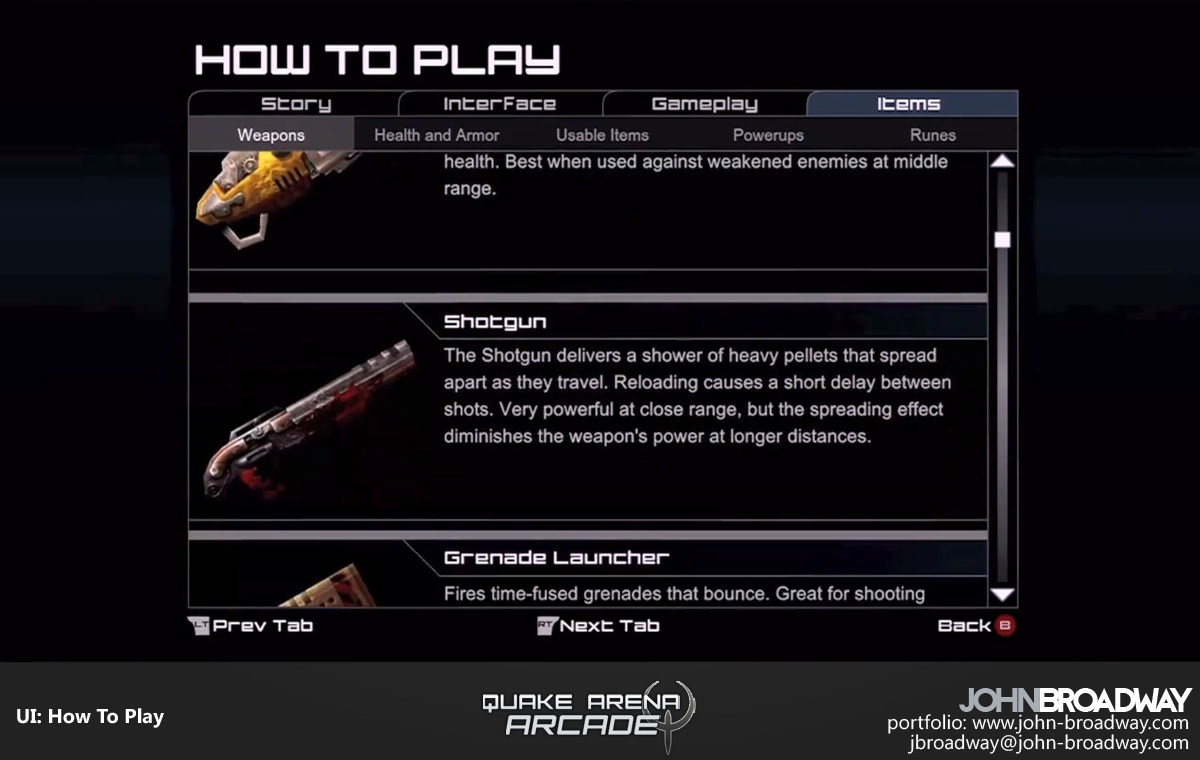
Task: Open the john-broadway.com portfolio link
Action: [x=1080, y=723]
